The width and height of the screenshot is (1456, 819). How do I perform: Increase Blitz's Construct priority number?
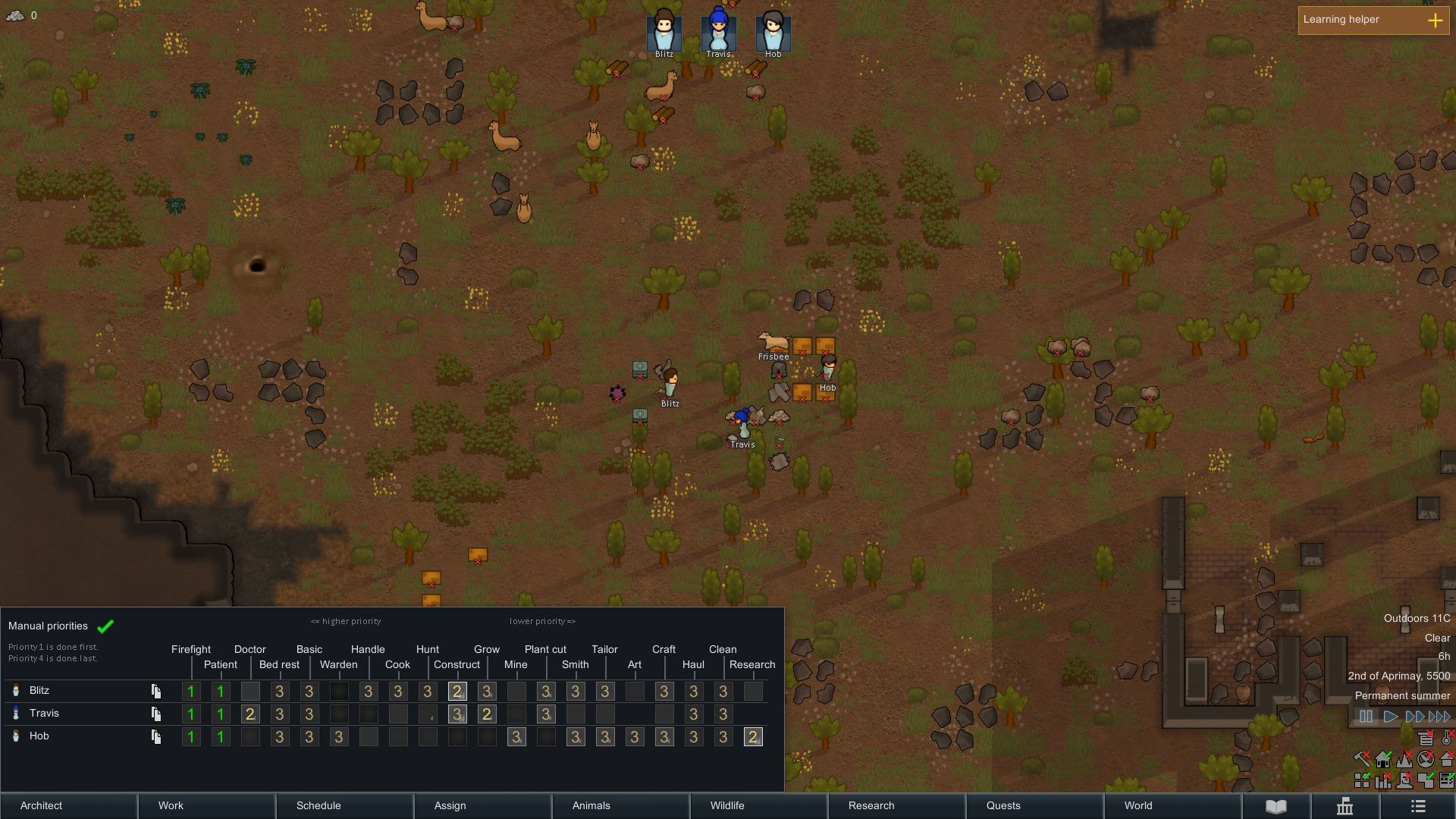pos(457,691)
